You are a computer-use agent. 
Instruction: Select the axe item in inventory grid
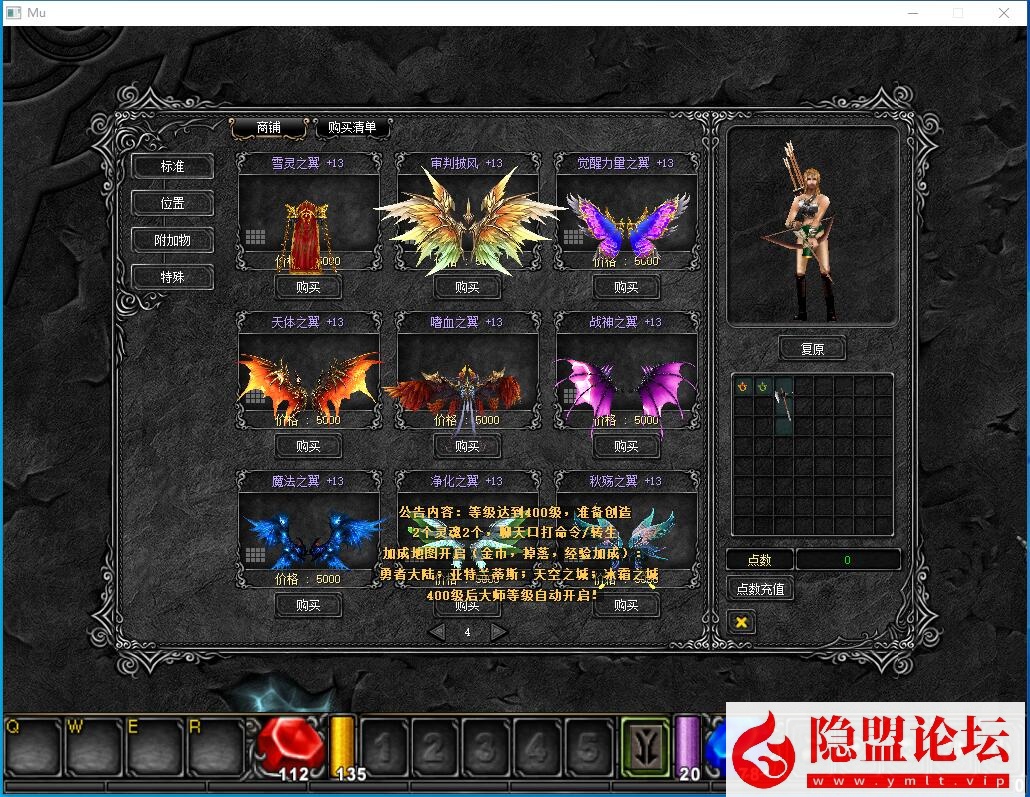coord(783,404)
